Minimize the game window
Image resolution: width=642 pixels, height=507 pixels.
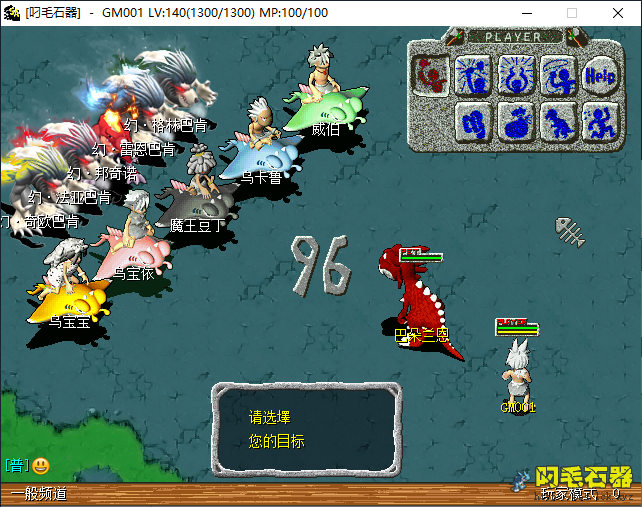[527, 13]
